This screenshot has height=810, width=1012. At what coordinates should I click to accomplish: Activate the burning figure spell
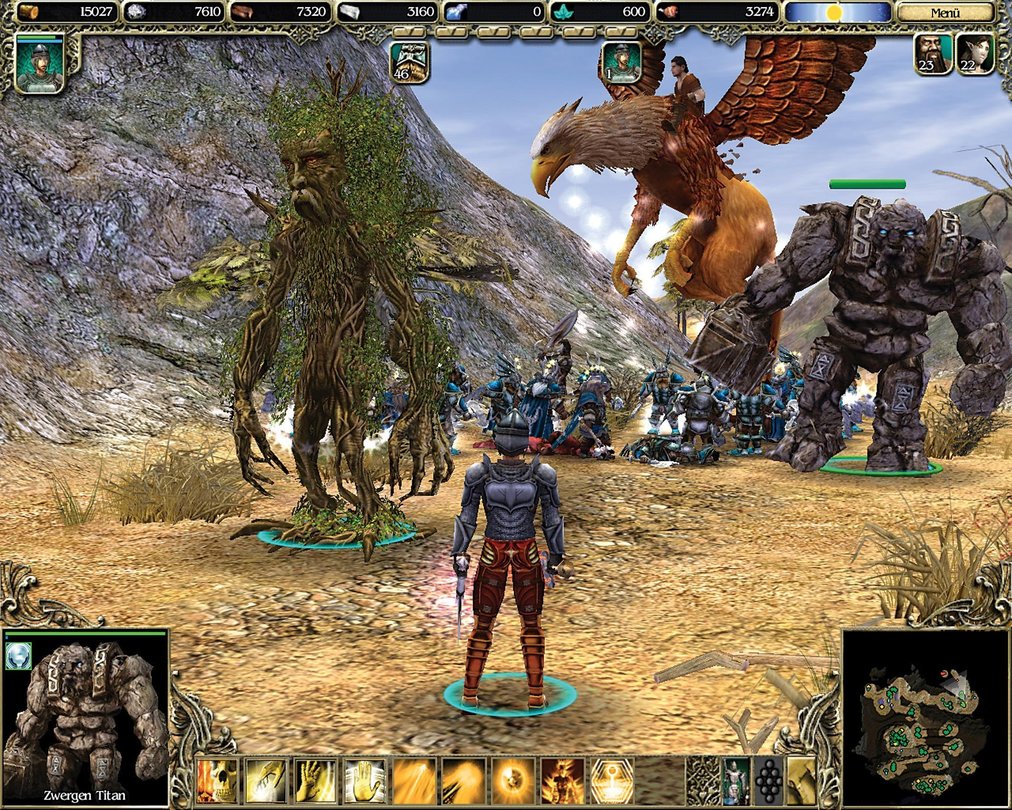pyautogui.click(x=562, y=781)
